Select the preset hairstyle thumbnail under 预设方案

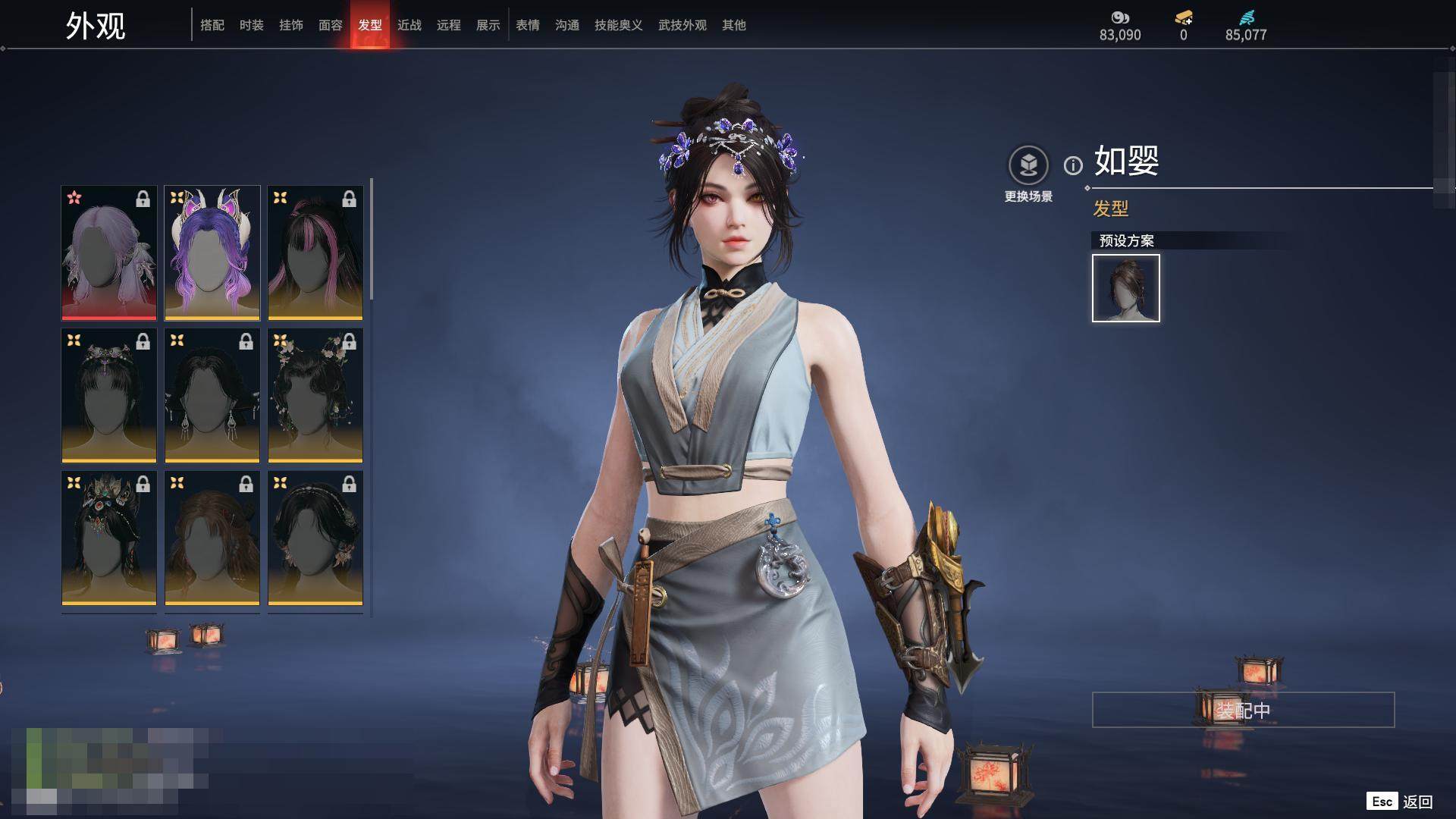(1126, 288)
